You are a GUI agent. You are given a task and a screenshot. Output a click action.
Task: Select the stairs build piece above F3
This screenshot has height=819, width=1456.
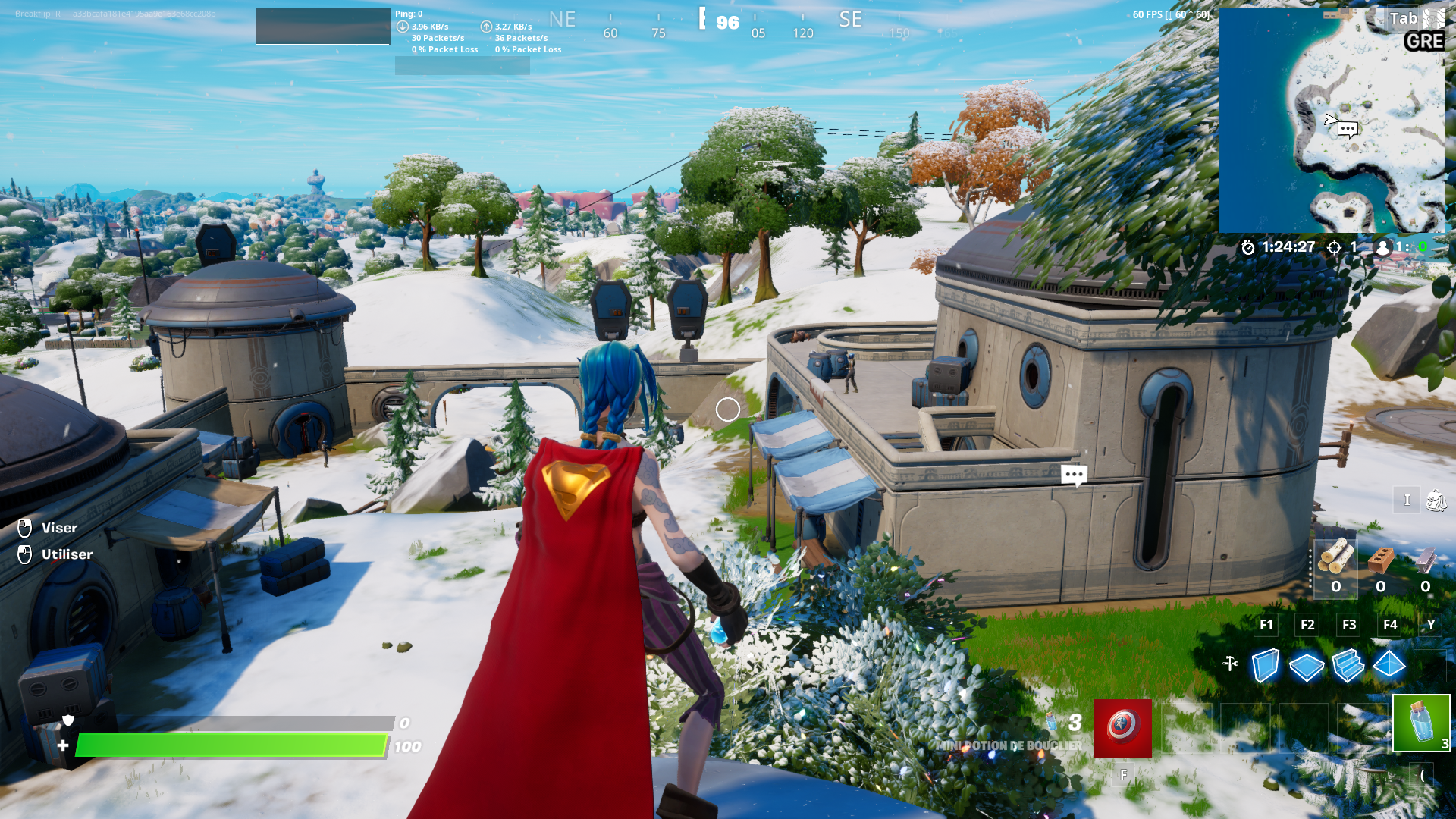pos(1348,667)
